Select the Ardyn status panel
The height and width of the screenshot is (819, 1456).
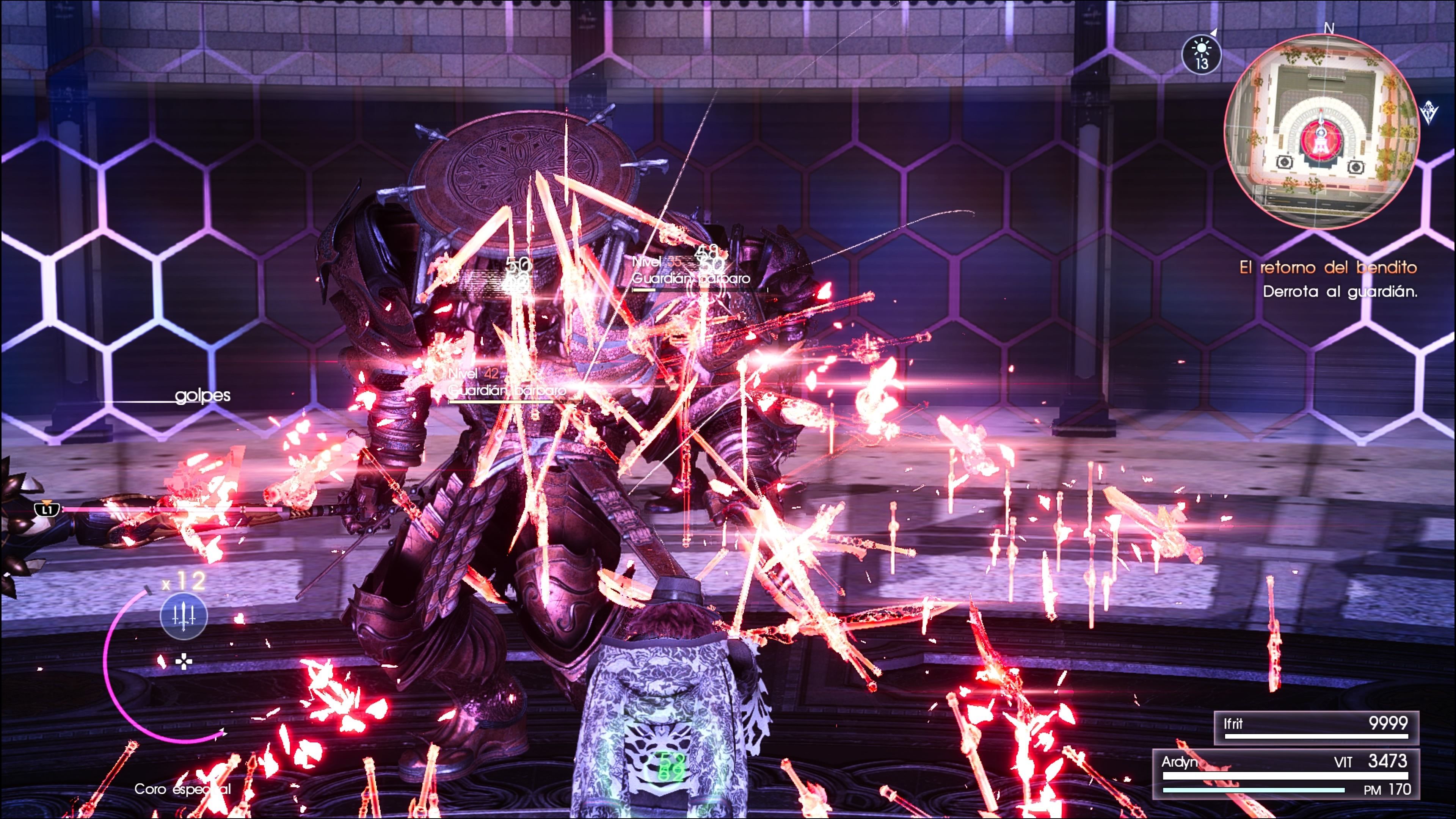(x=1286, y=774)
